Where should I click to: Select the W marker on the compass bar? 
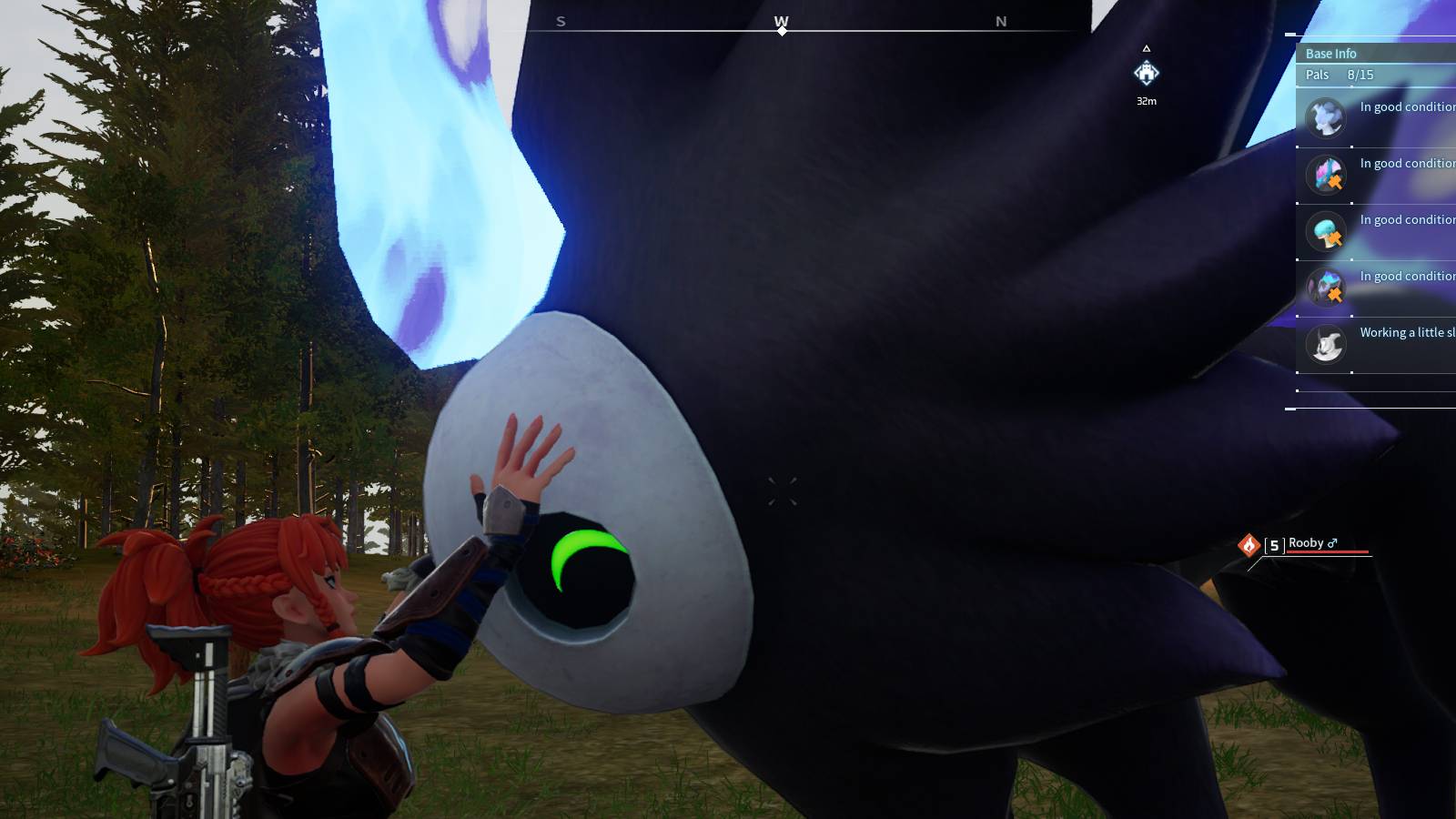coord(781,22)
